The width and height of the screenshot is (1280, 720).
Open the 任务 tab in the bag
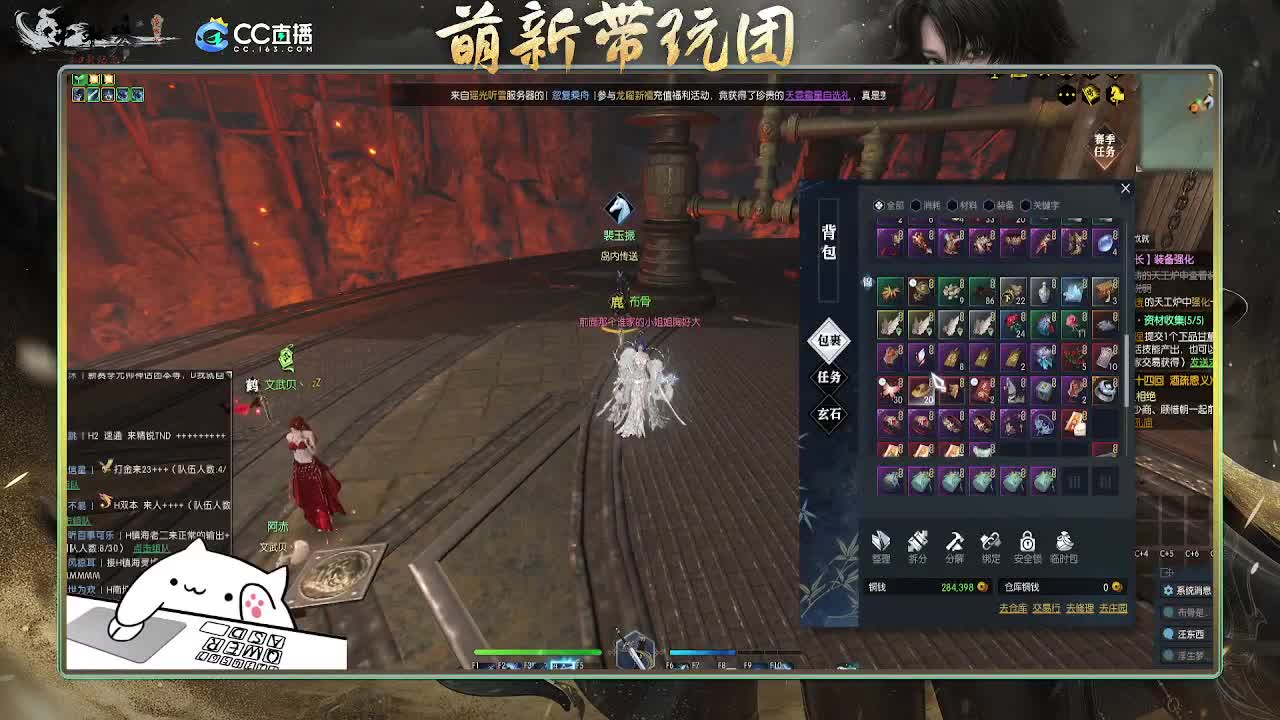pos(828,379)
